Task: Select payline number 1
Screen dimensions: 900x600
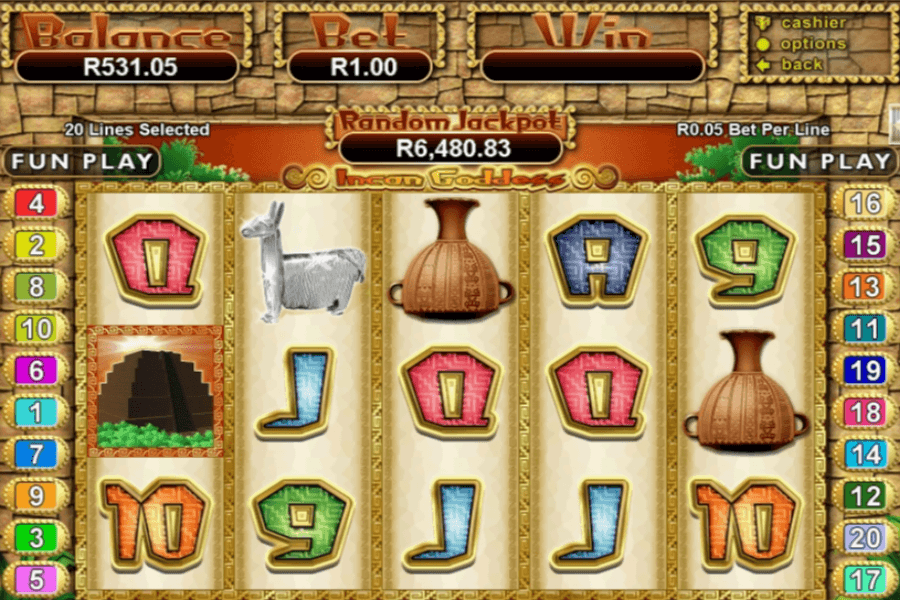Action: point(36,412)
